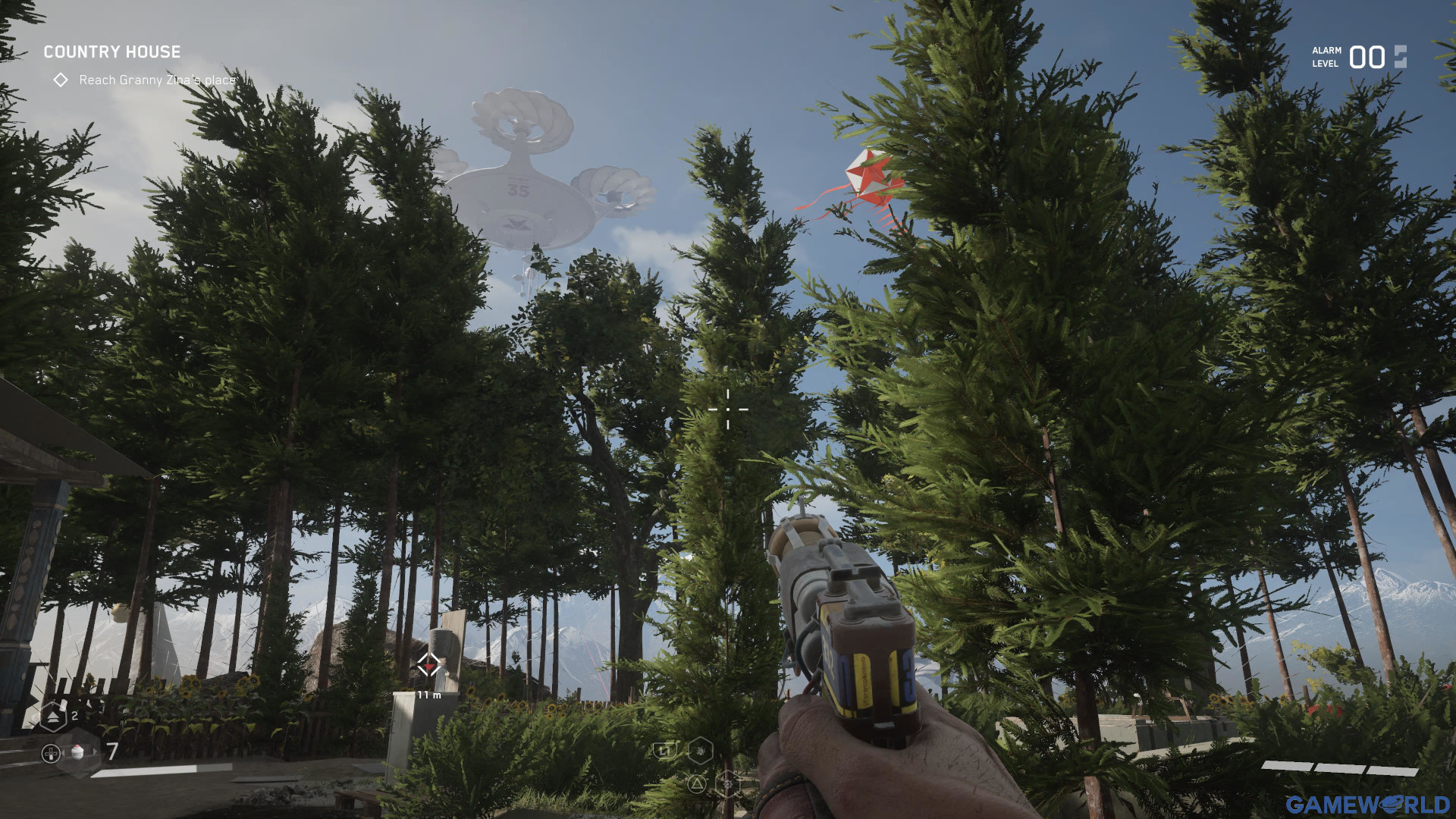Open the Gameworld watermark logo
The width and height of the screenshot is (1456, 819).
(1367, 804)
